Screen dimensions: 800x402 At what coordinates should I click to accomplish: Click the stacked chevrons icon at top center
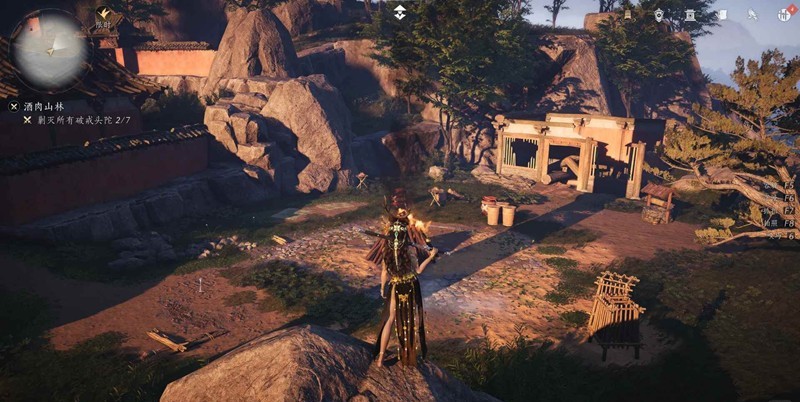400,12
